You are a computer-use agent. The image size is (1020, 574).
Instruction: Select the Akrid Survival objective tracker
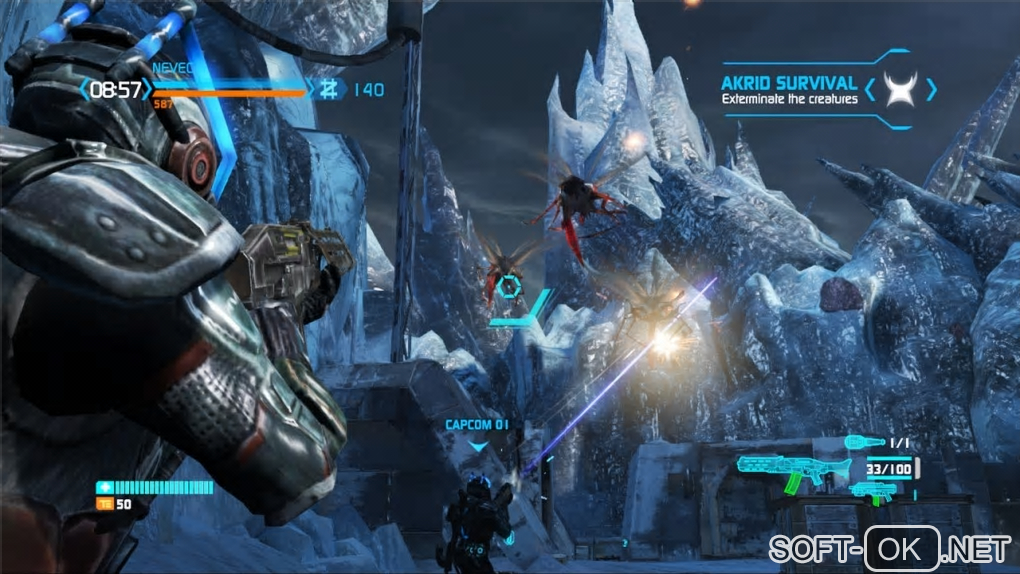tap(789, 89)
